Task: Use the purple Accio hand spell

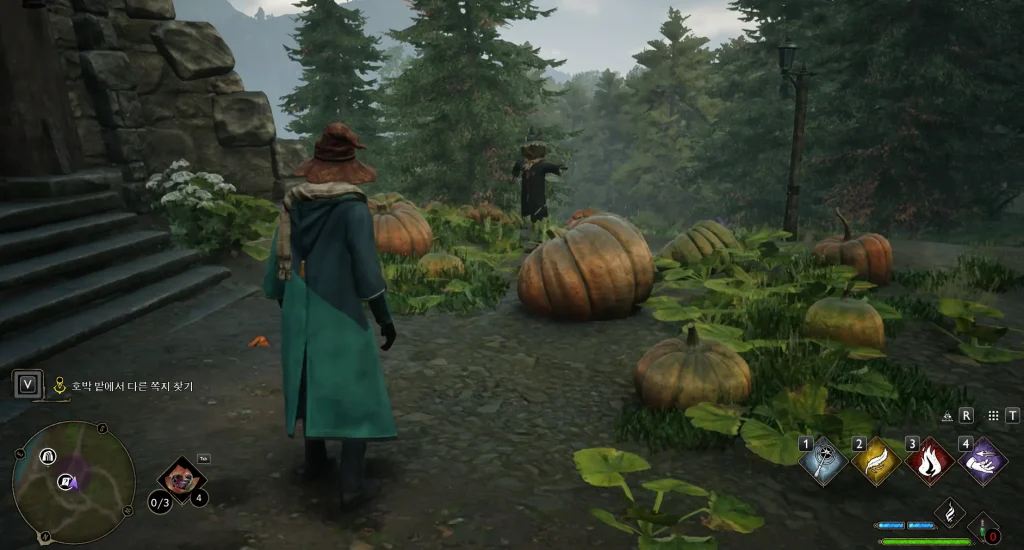Action: 983,461
